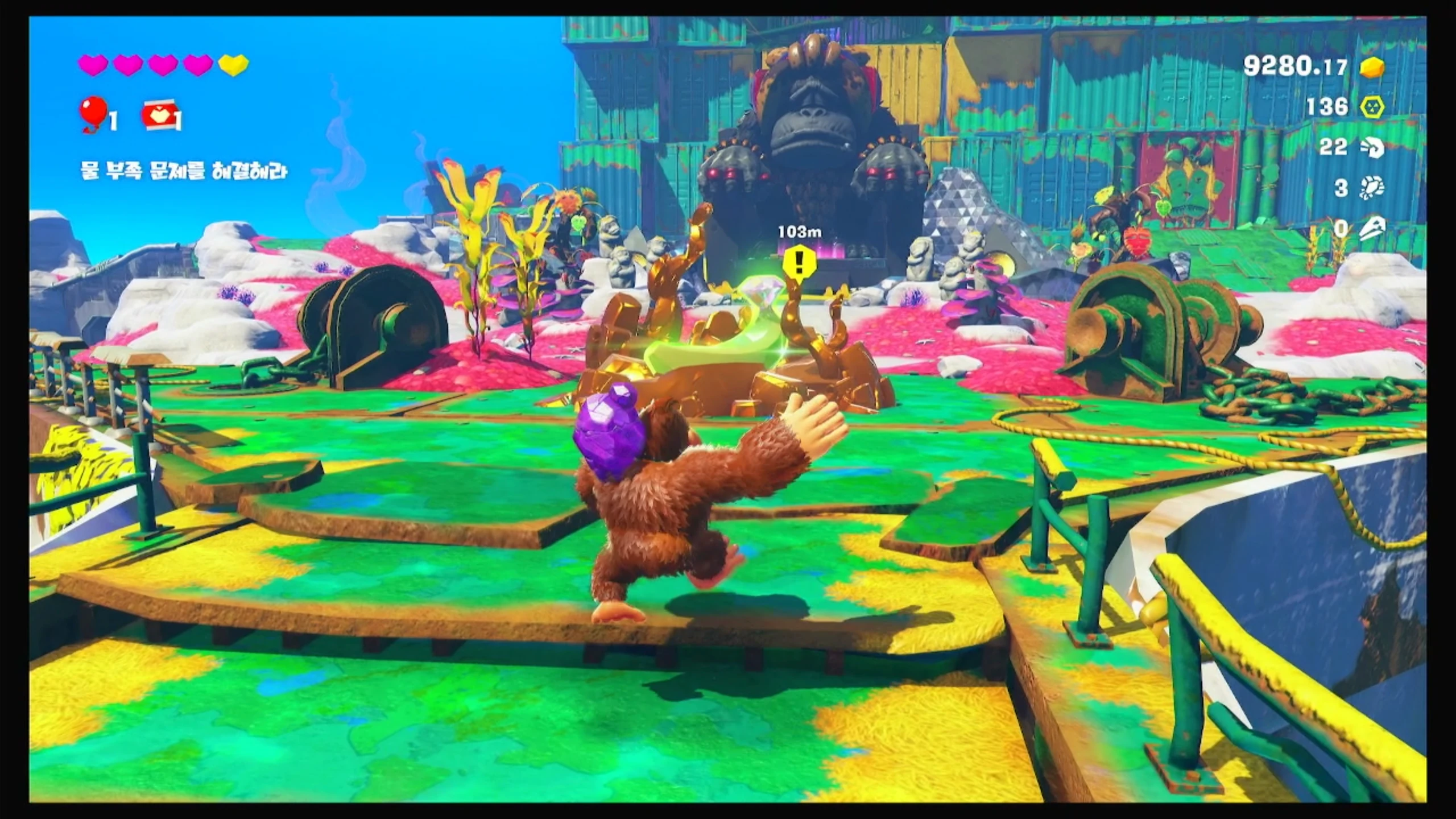This screenshot has height=819, width=1456.
Task: Select the beaked skull fossil icon
Action: tap(1372, 229)
